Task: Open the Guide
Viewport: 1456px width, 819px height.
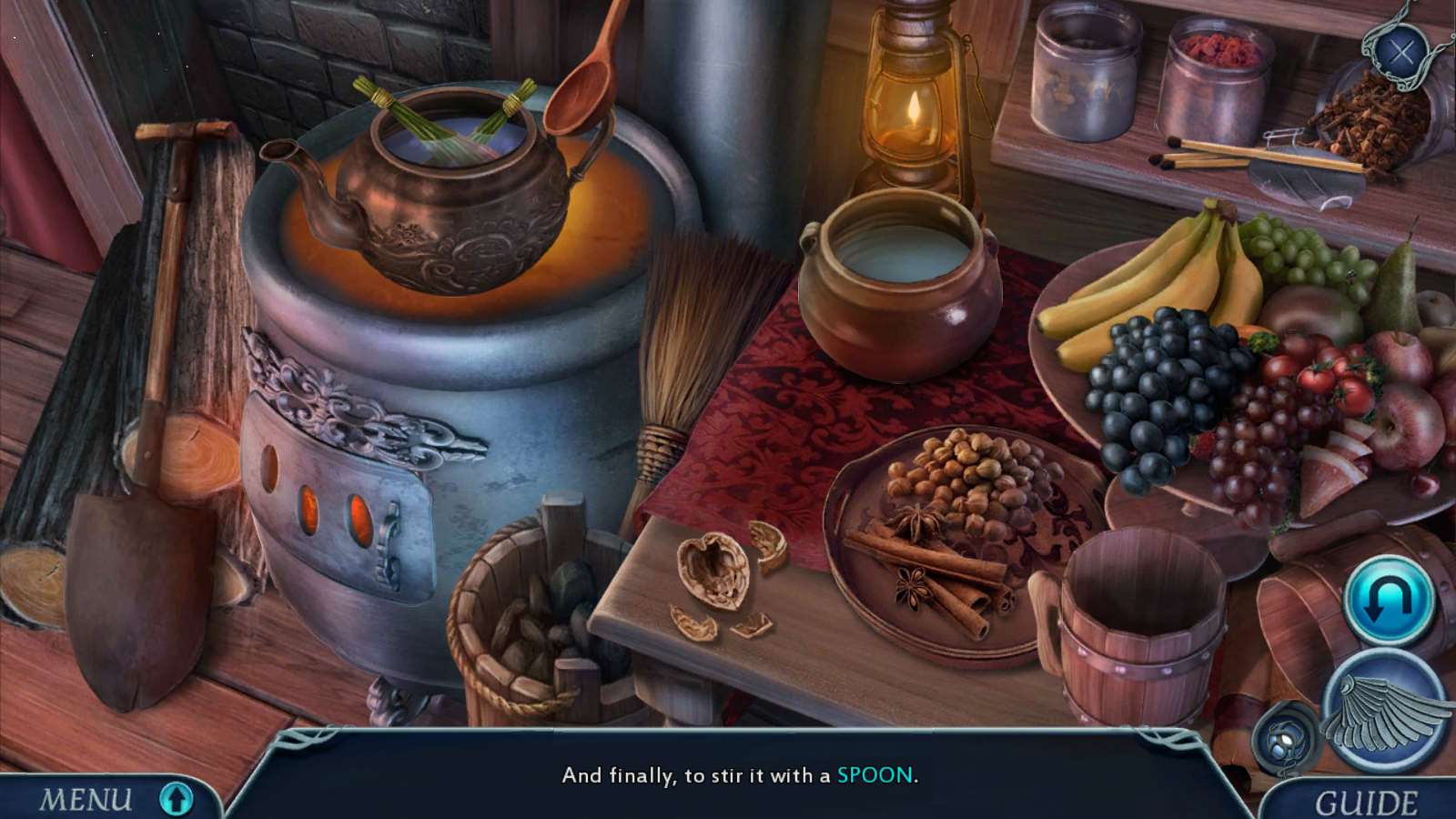Action: click(x=1365, y=803)
